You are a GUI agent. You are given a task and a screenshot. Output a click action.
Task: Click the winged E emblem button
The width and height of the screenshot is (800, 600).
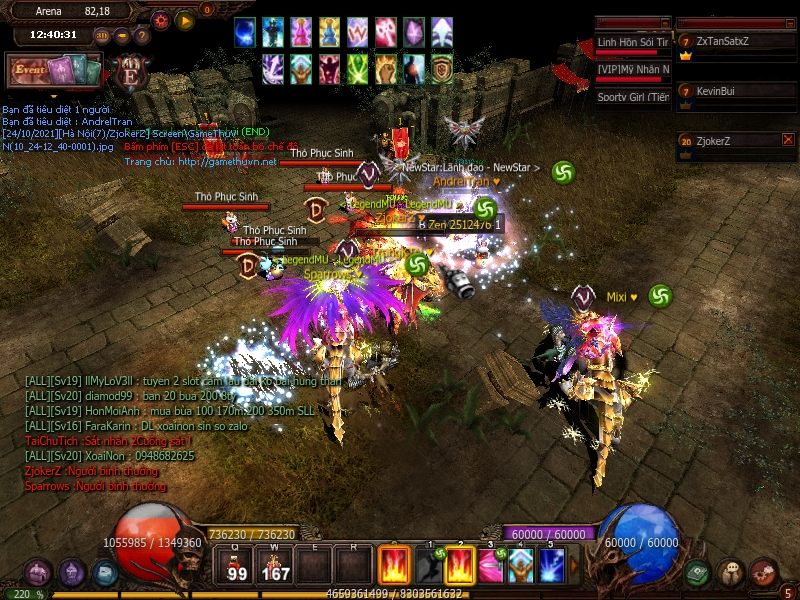(130, 73)
